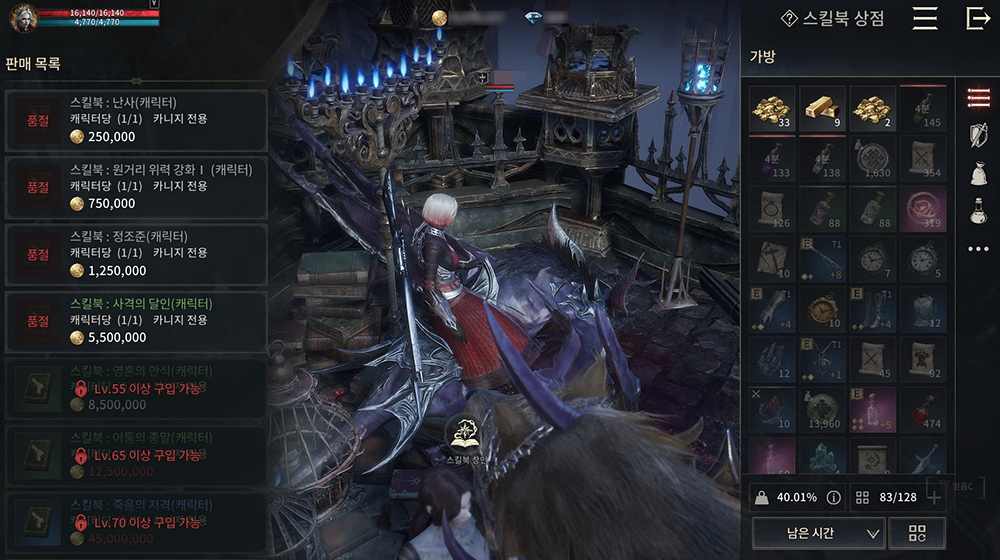Open the 남은 시간 sort dropdown
The height and width of the screenshot is (560, 1000).
[819, 533]
